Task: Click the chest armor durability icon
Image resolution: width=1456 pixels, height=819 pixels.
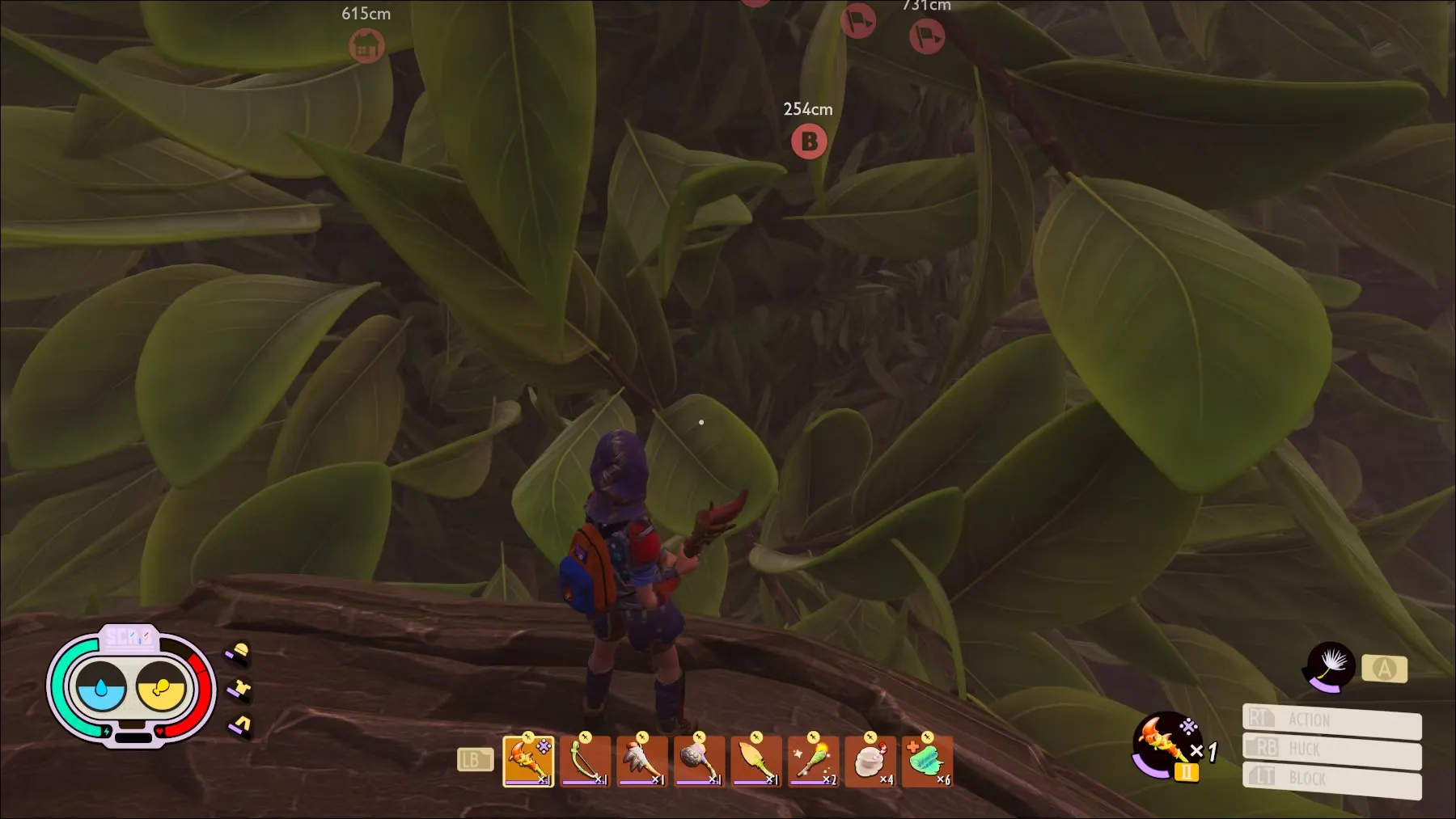Action: [239, 690]
